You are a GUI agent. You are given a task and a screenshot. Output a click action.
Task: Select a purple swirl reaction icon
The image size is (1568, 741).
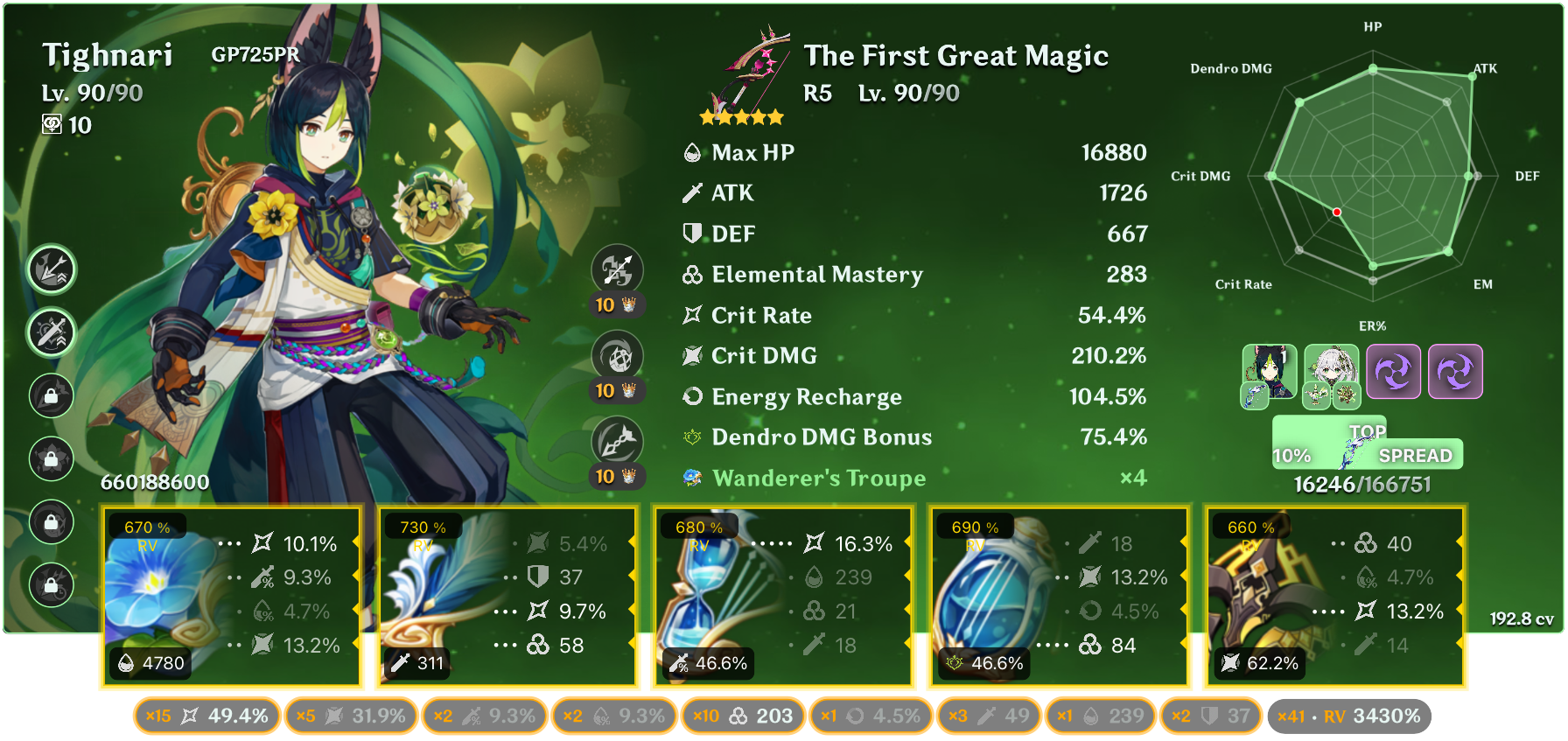1394,372
